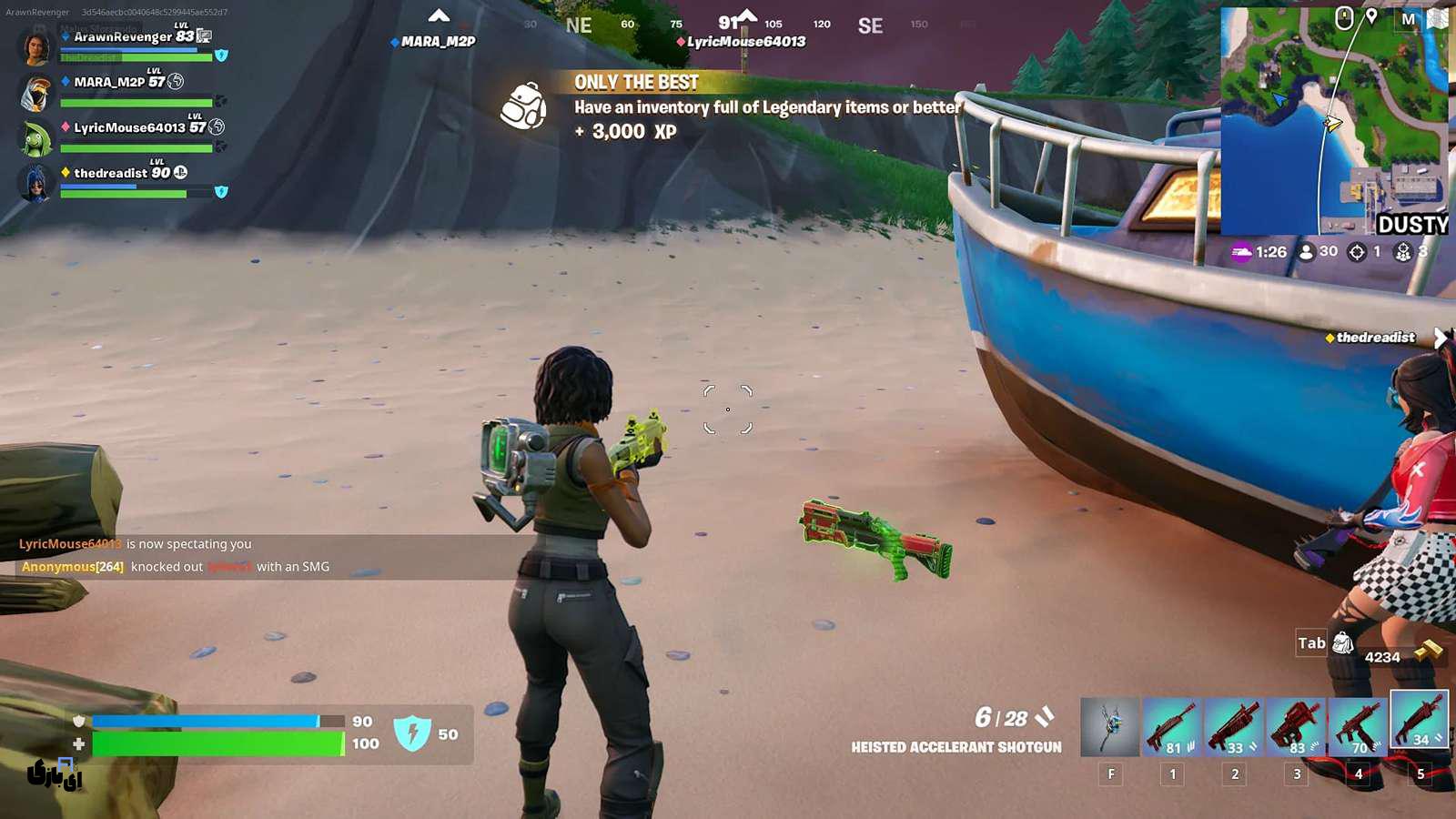Switch to weapon slot 4 SMG

tap(1358, 723)
